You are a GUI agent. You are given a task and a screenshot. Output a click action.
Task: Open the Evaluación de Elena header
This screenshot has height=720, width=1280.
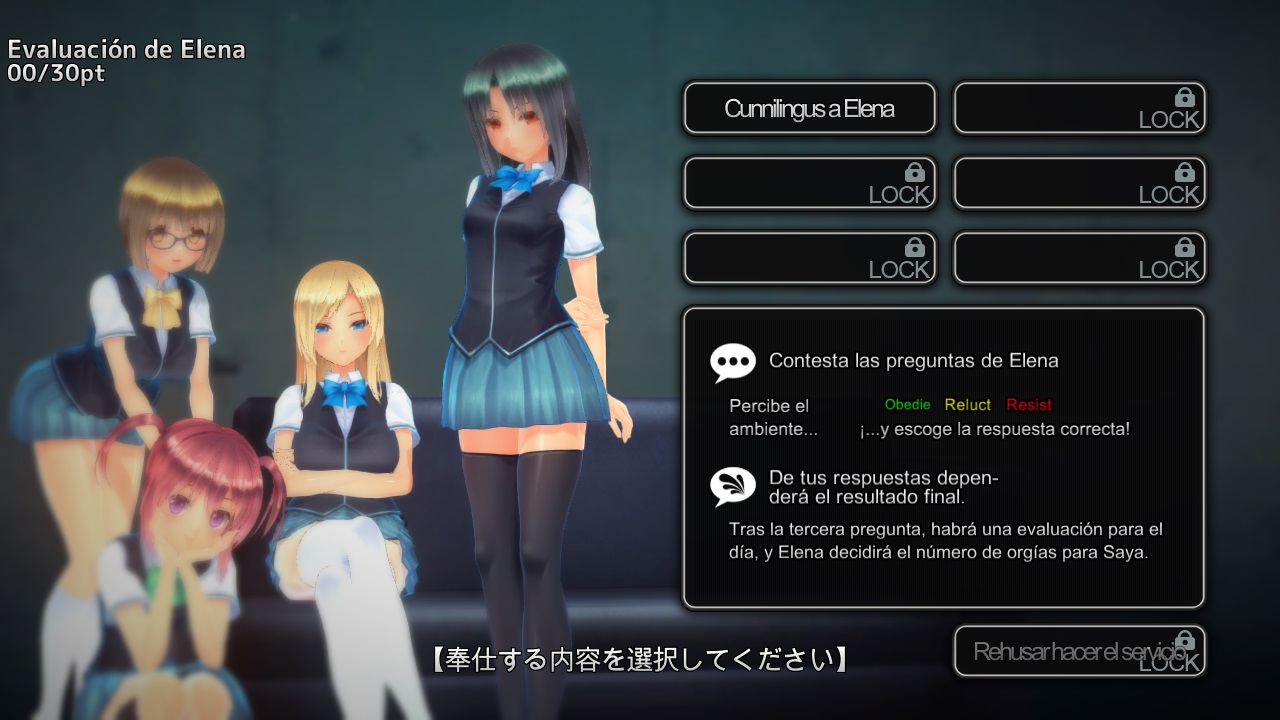[x=126, y=48]
